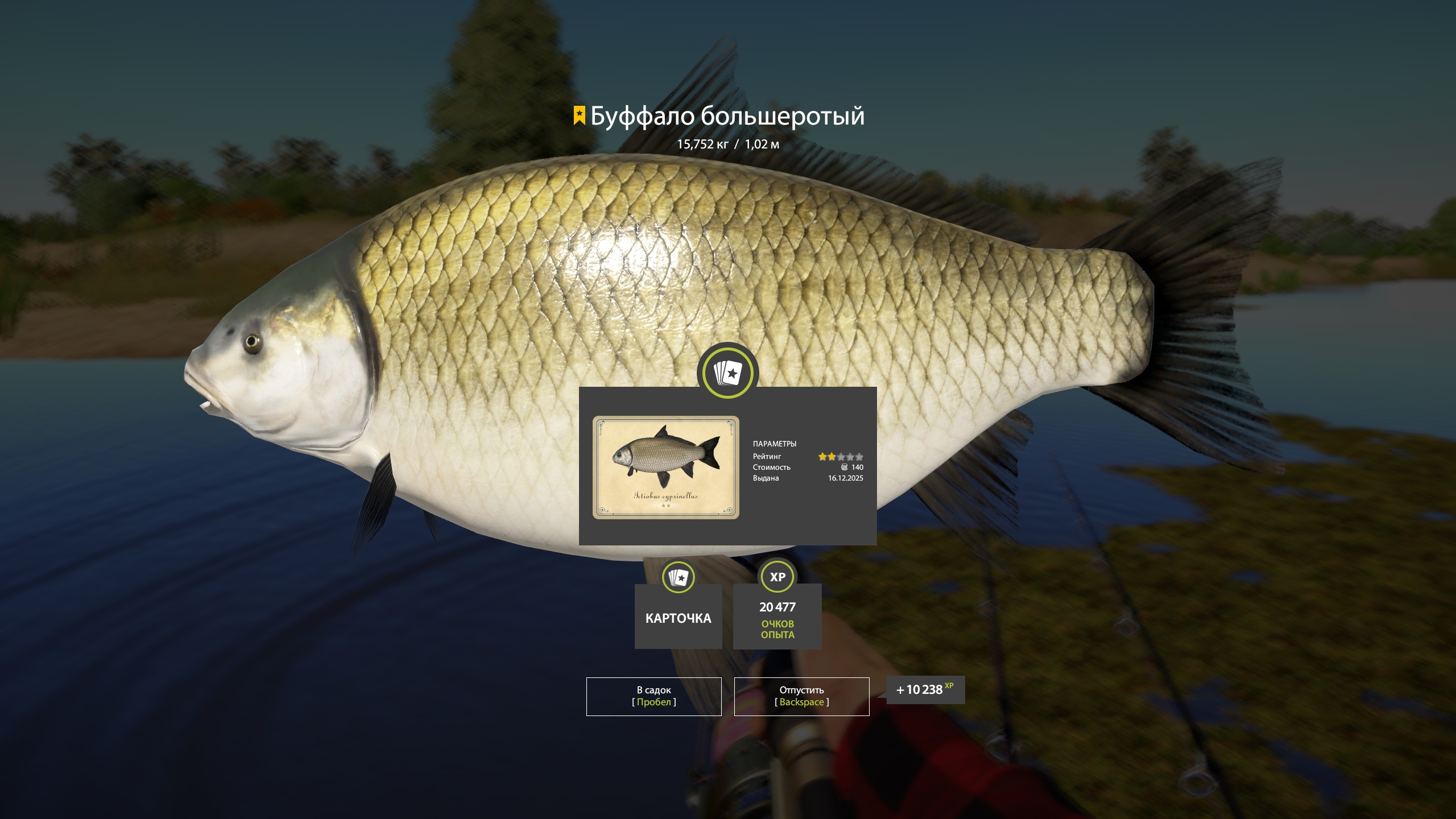
Task: Release the fish with Отпустить
Action: tap(801, 696)
